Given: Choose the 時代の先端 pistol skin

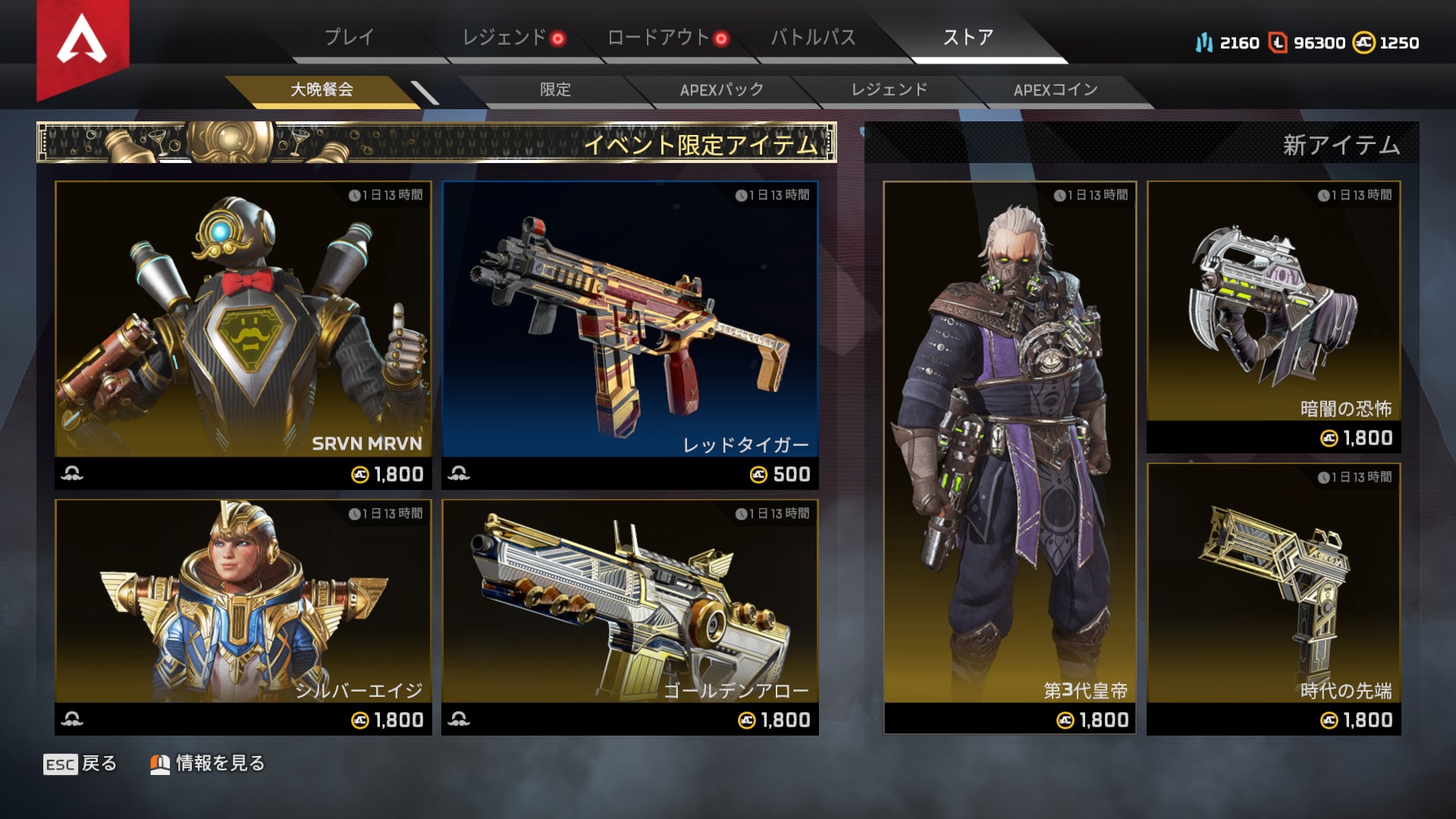Looking at the screenshot, I should [x=1273, y=598].
